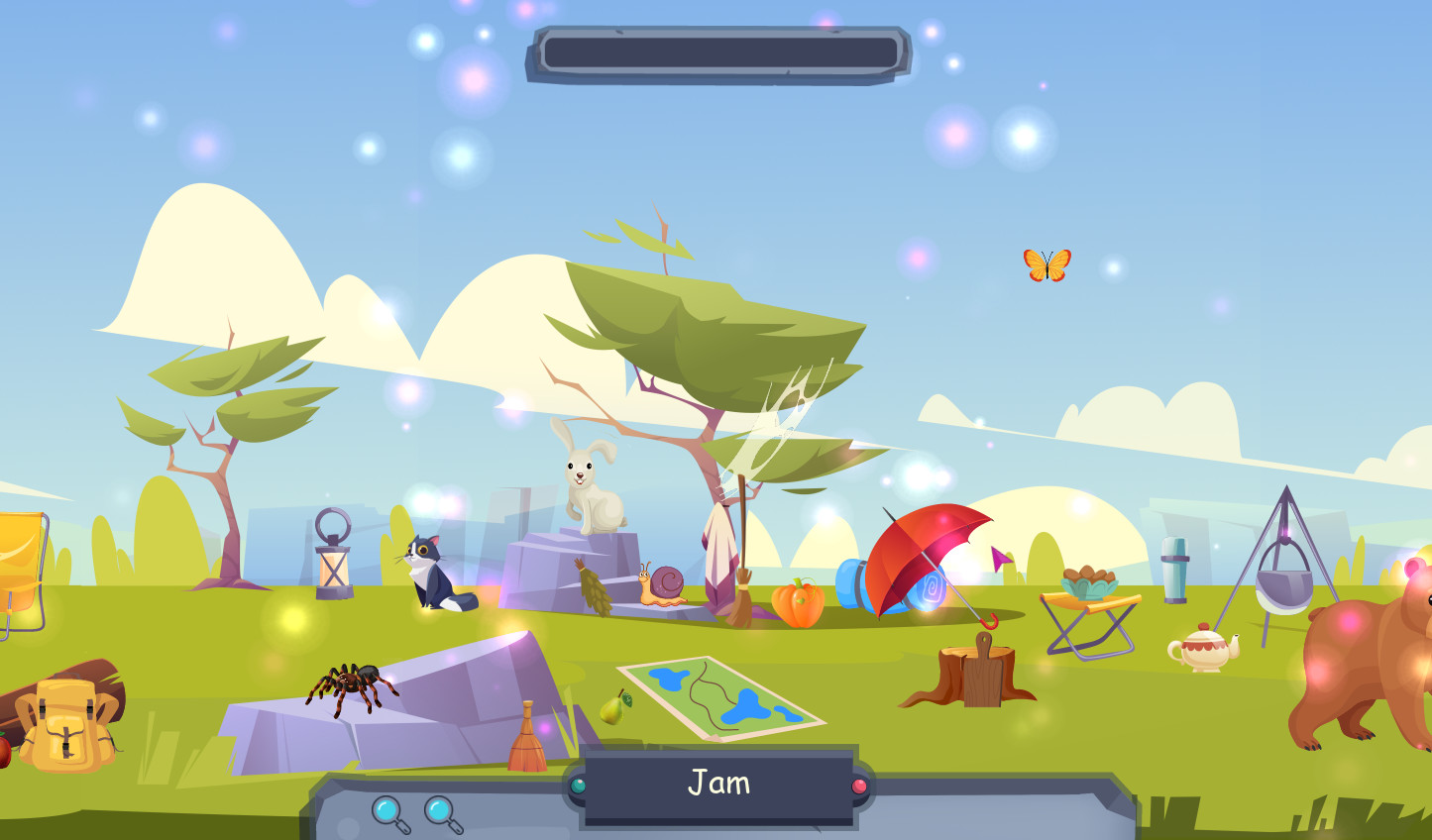Select the first magnifying glass hint icon
1432x840 pixels.
(387, 808)
